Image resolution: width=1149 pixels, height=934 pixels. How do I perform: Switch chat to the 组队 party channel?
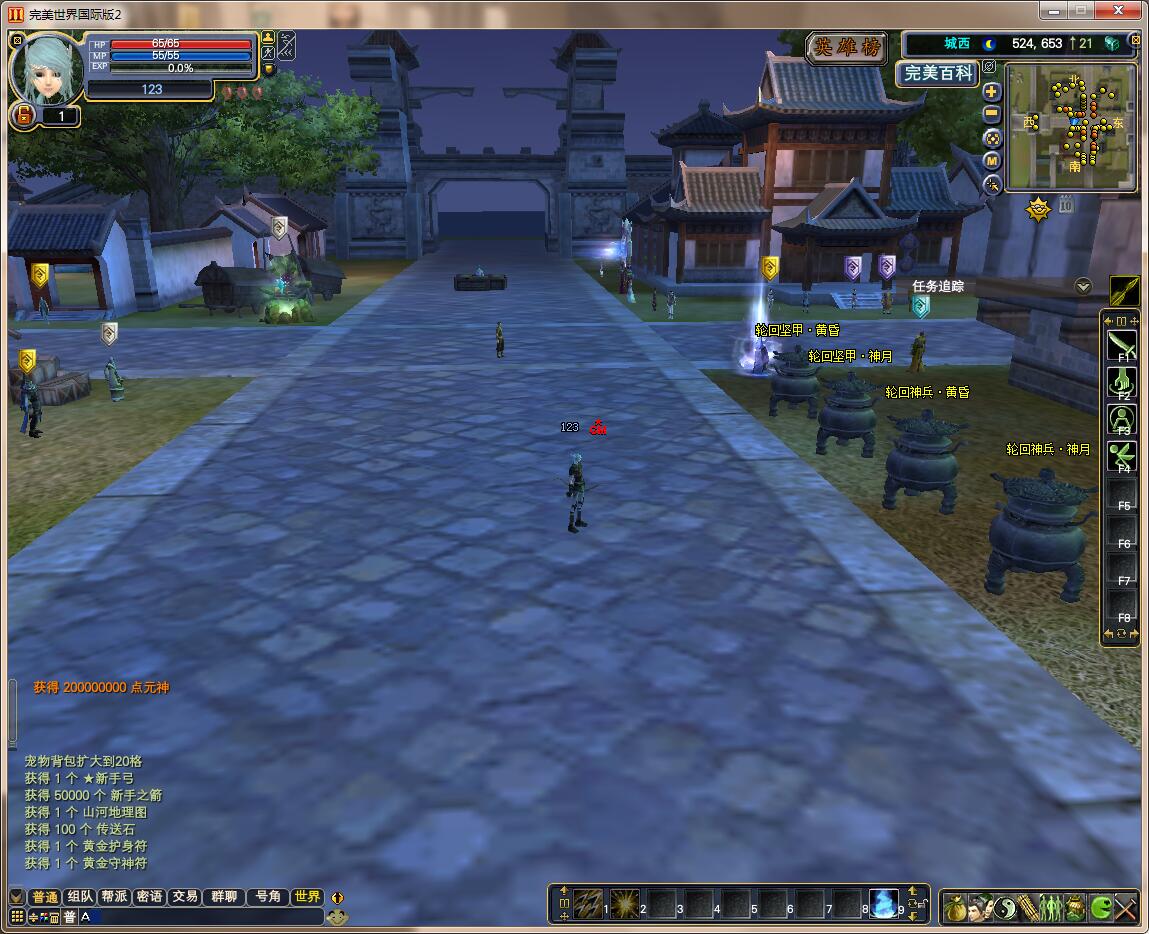coord(81,897)
